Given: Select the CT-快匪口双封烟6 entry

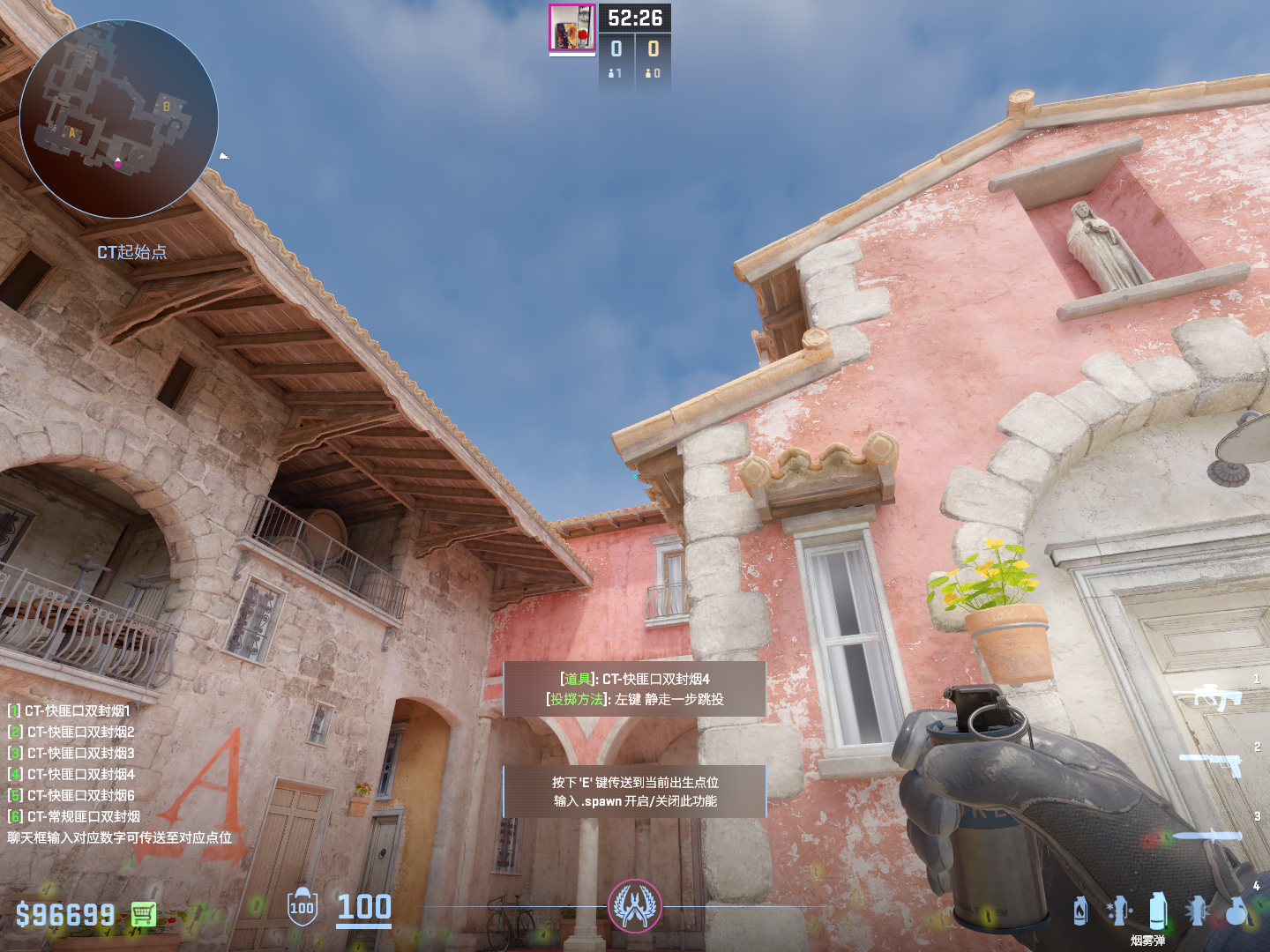Looking at the screenshot, I should pyautogui.click(x=72, y=795).
